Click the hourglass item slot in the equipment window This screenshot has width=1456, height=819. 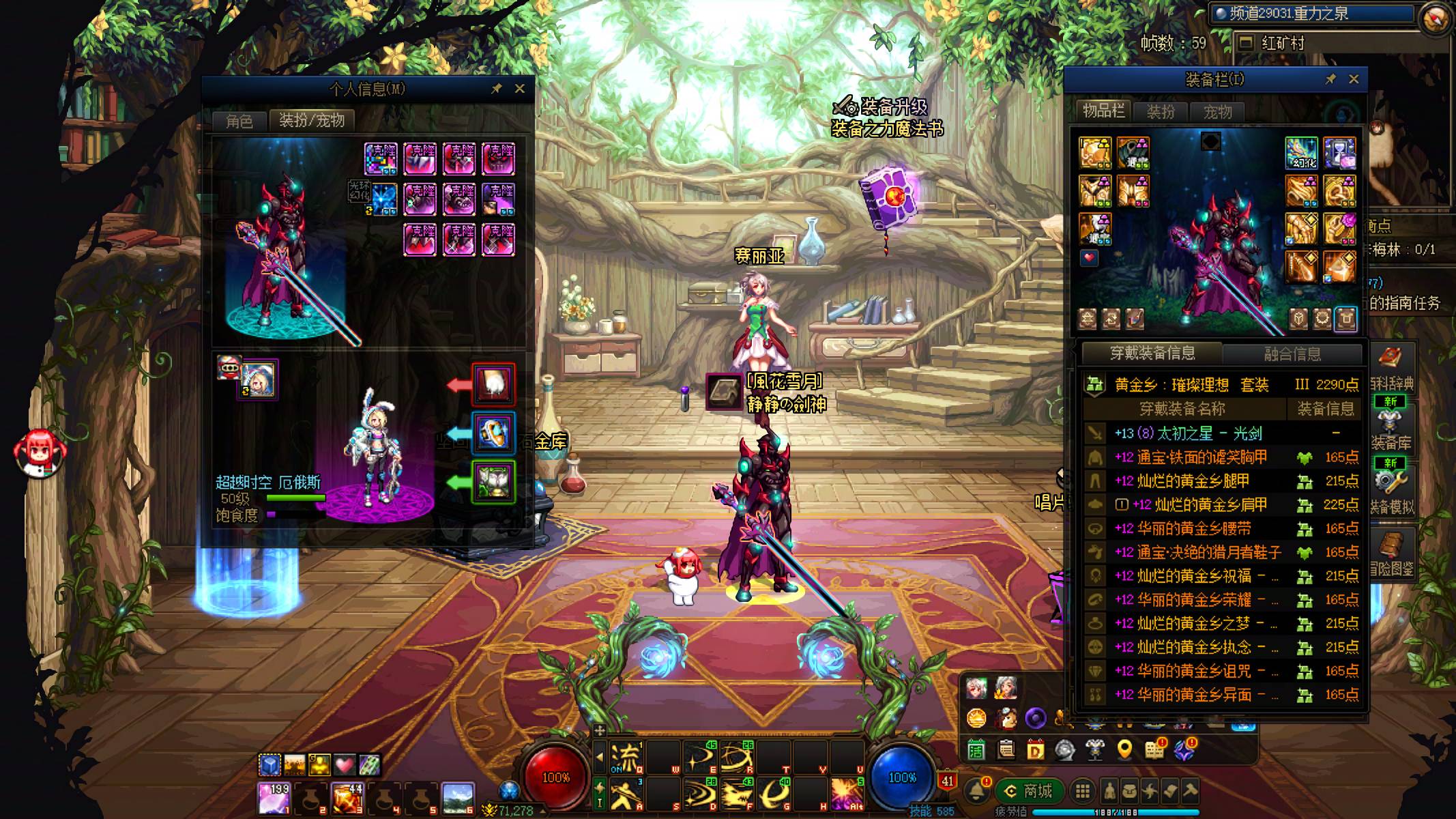(1339, 153)
